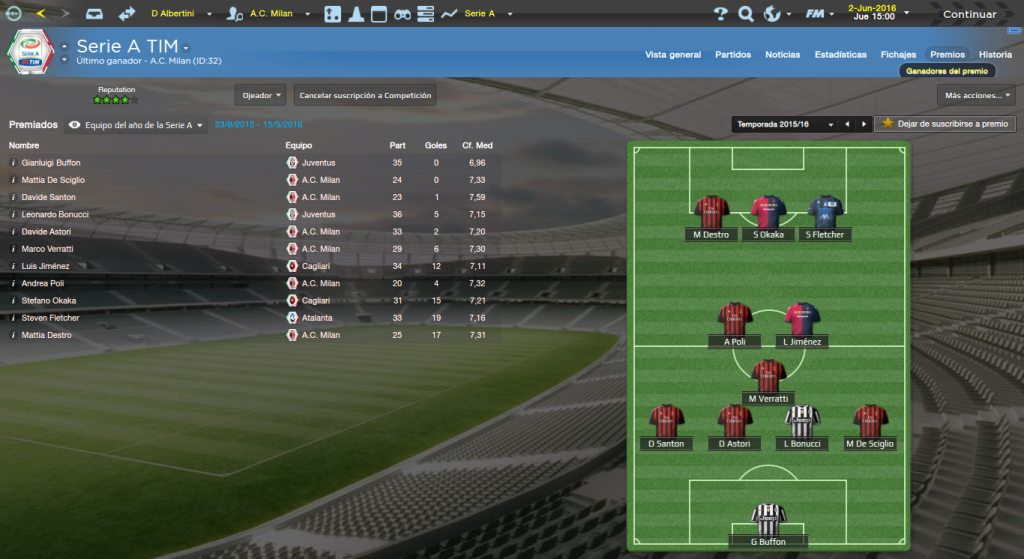Viewport: 1024px width, 559px height.
Task: Click the Continuar button
Action: [969, 14]
